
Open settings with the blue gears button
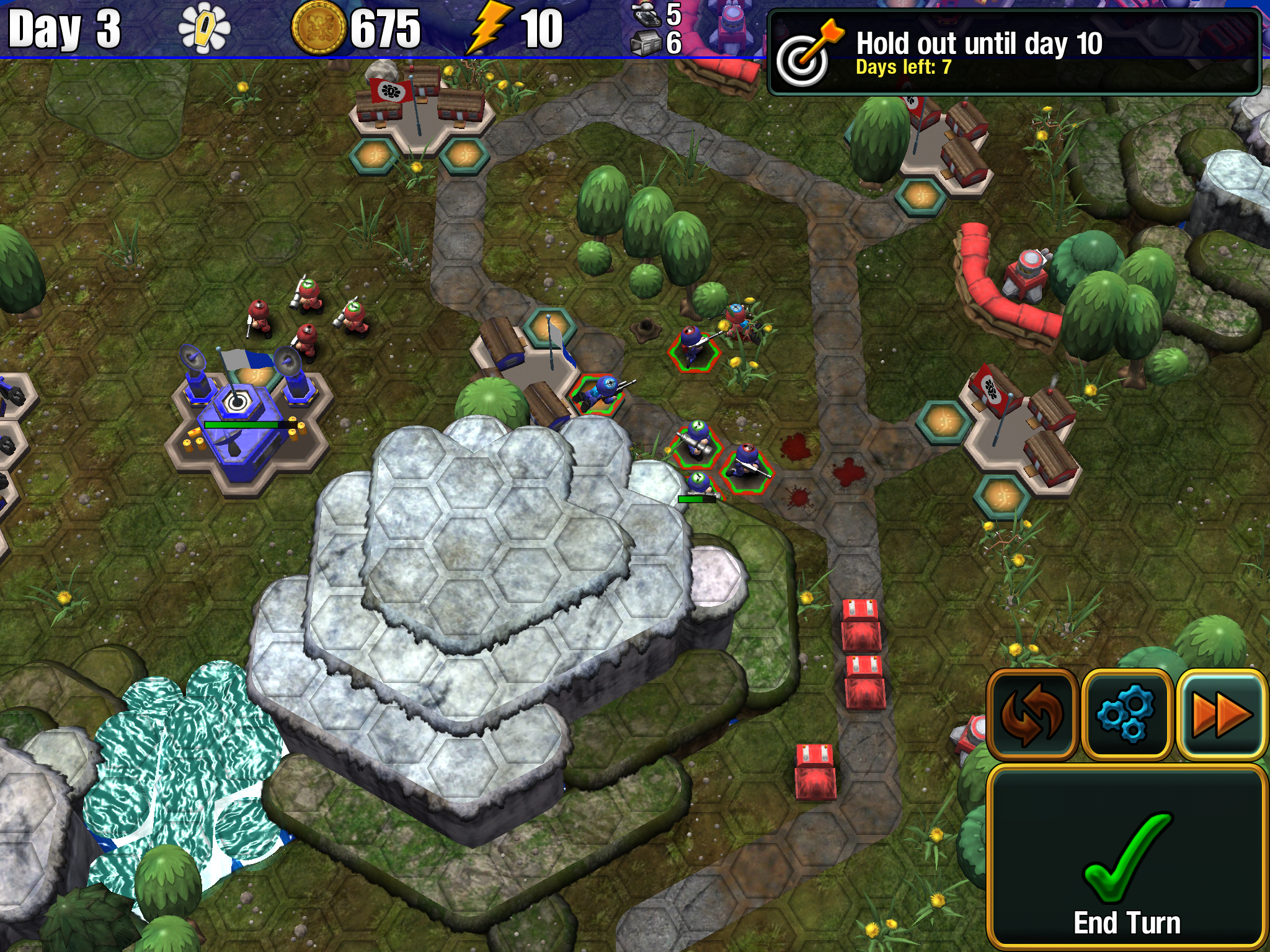1126,715
